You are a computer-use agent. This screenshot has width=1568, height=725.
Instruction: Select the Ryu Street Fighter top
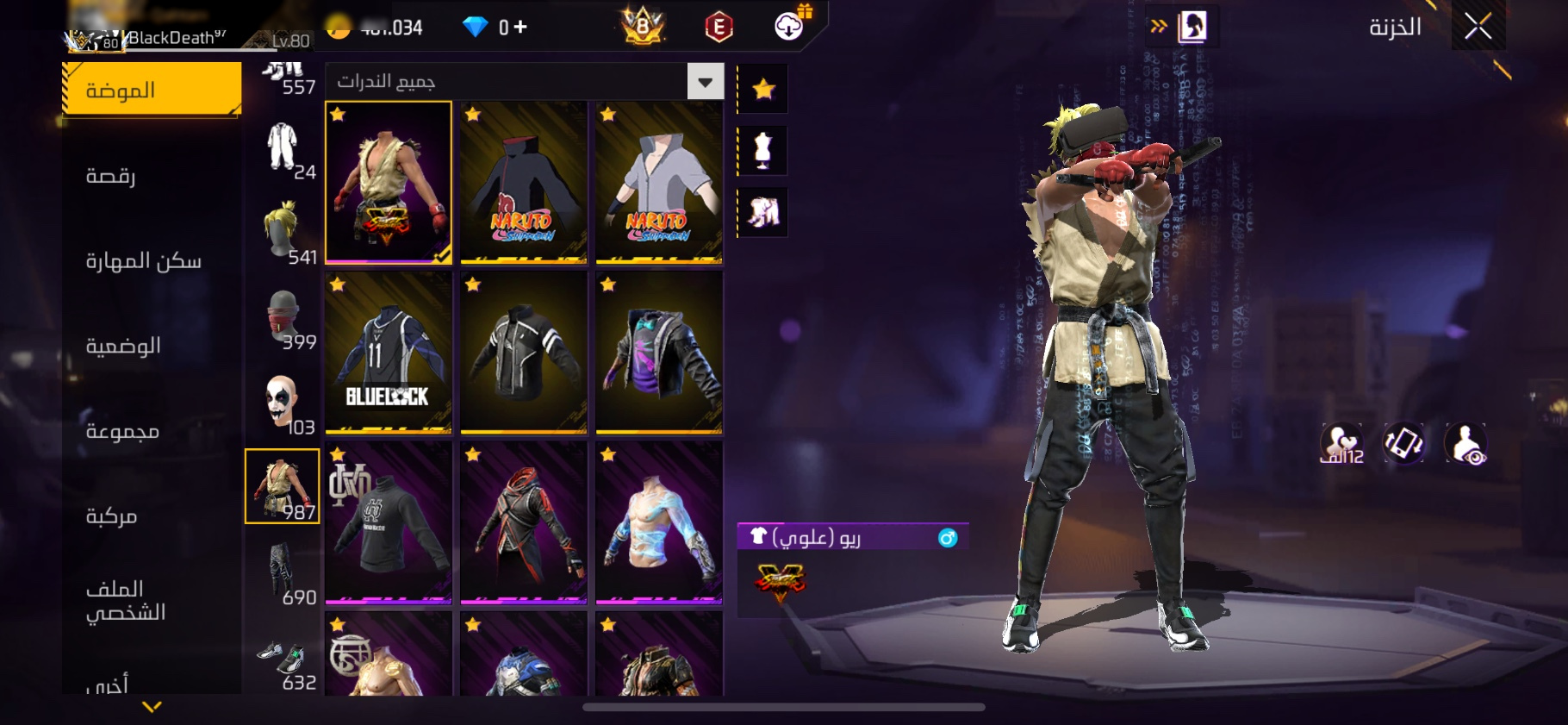[x=389, y=182]
